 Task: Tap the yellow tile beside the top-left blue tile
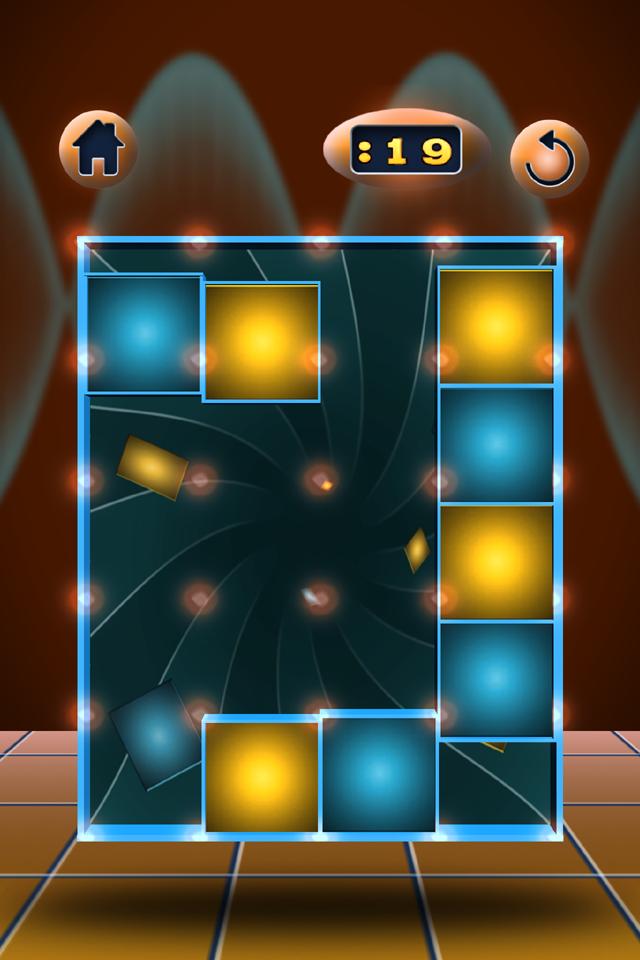coord(261,342)
